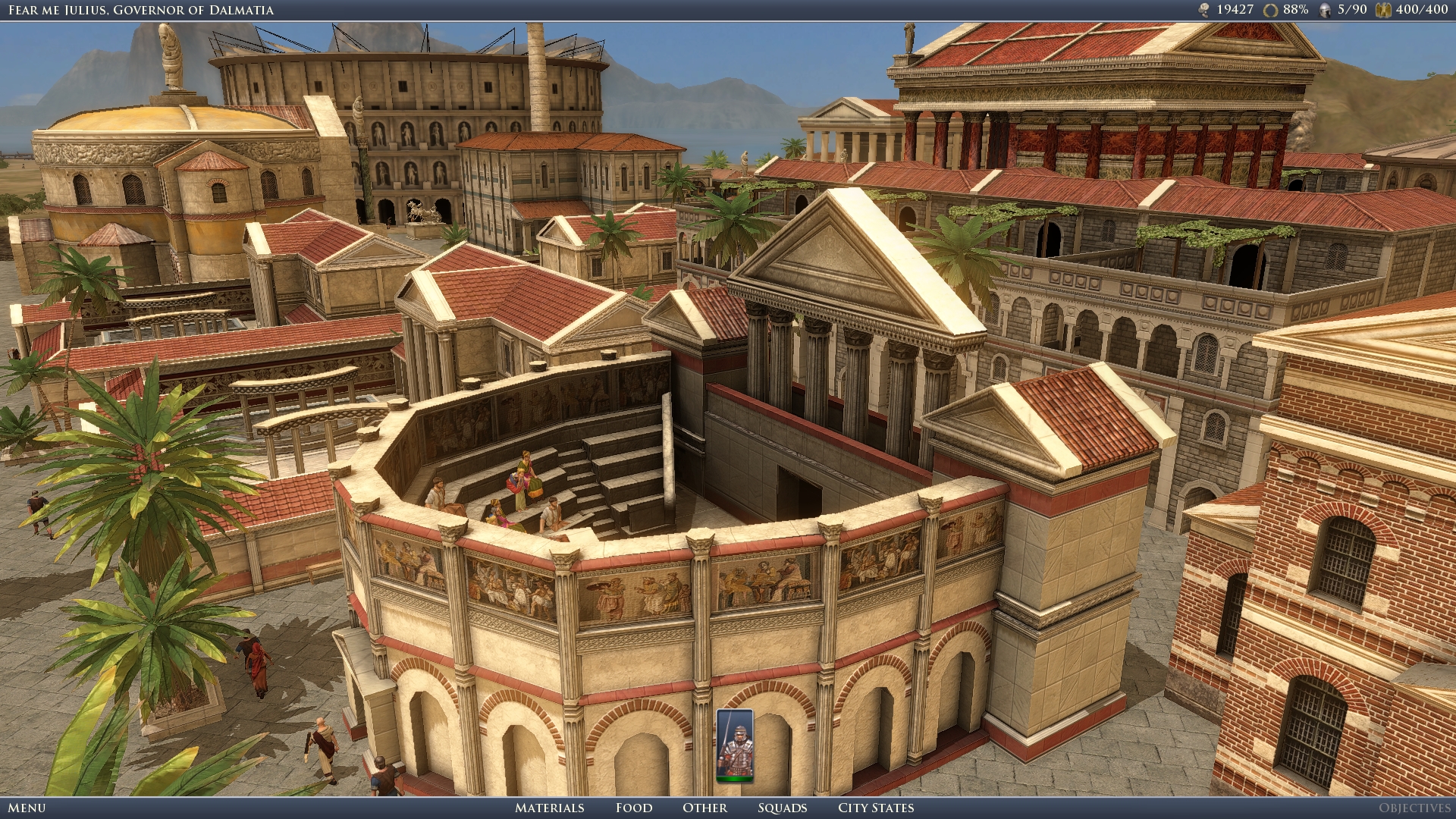Click the helmet icon next to 5/90
The image size is (1456, 819).
pyautogui.click(x=1325, y=9)
